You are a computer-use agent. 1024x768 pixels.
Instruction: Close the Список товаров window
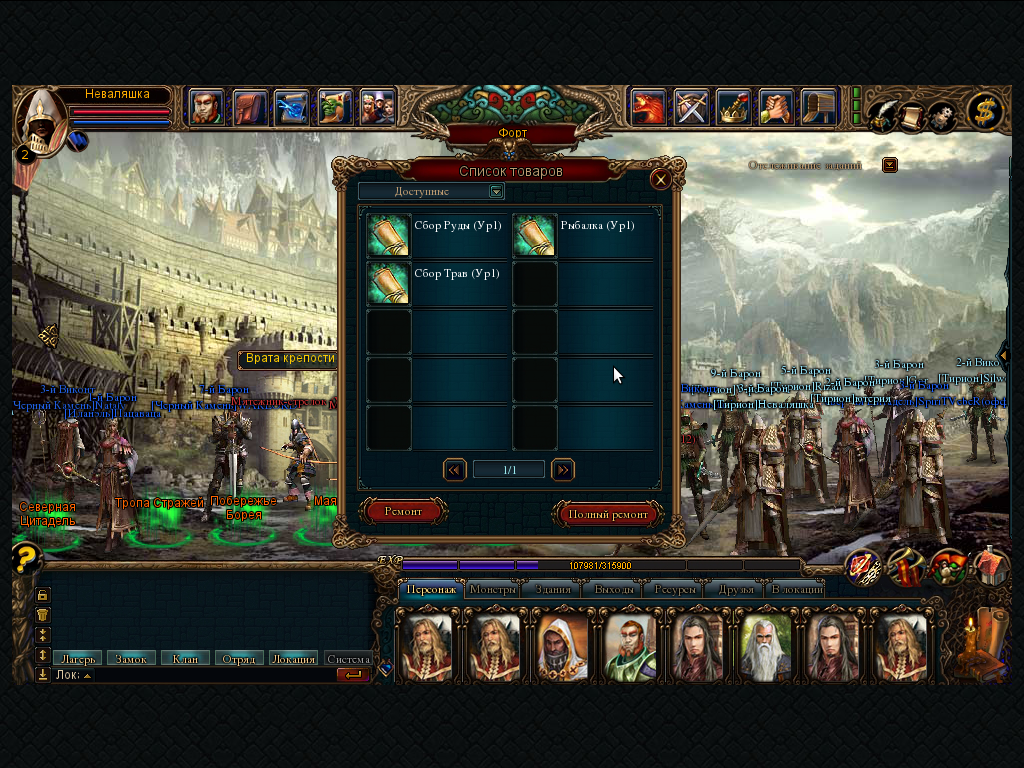click(660, 180)
